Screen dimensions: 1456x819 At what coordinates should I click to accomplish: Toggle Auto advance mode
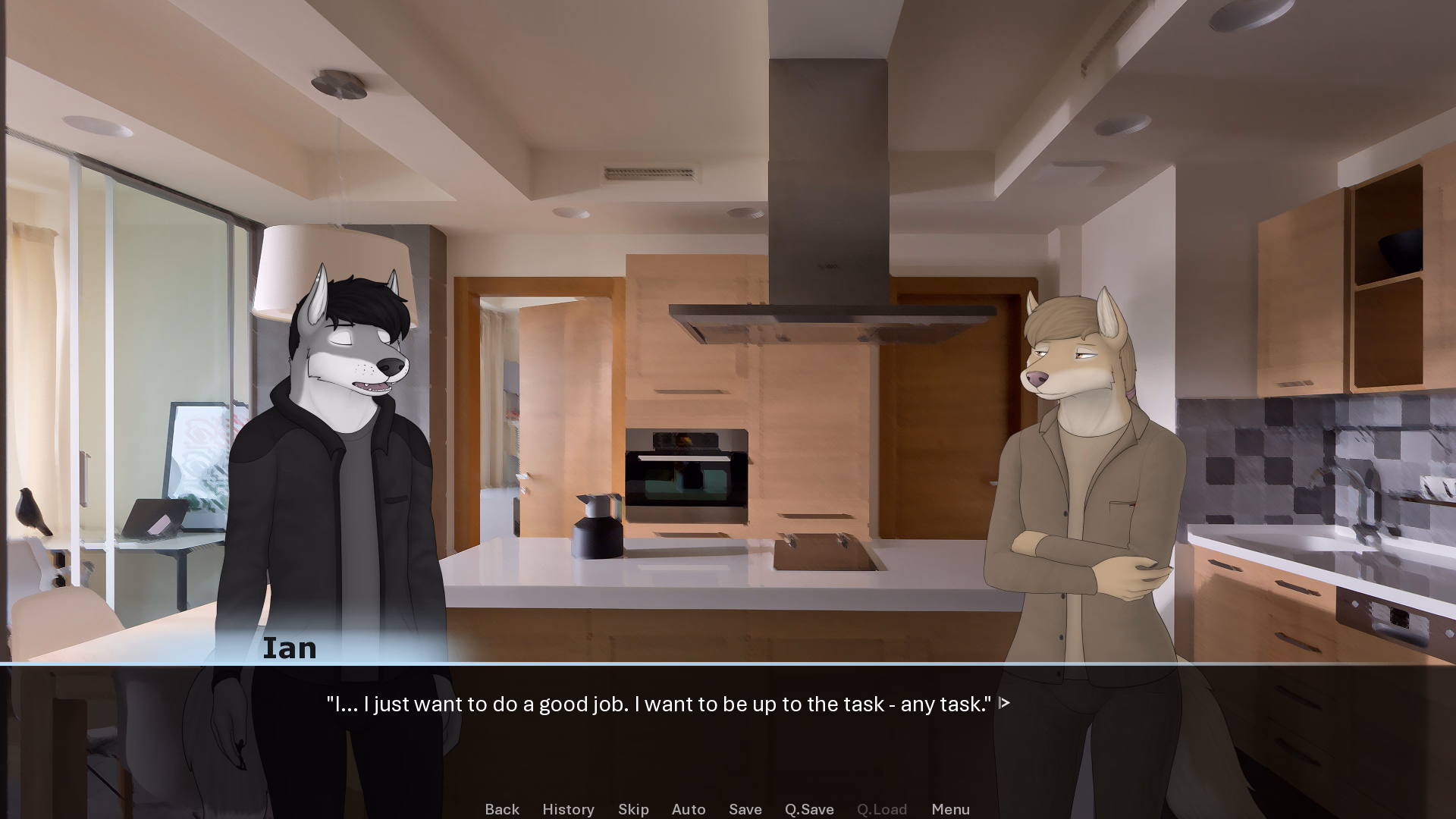(689, 809)
